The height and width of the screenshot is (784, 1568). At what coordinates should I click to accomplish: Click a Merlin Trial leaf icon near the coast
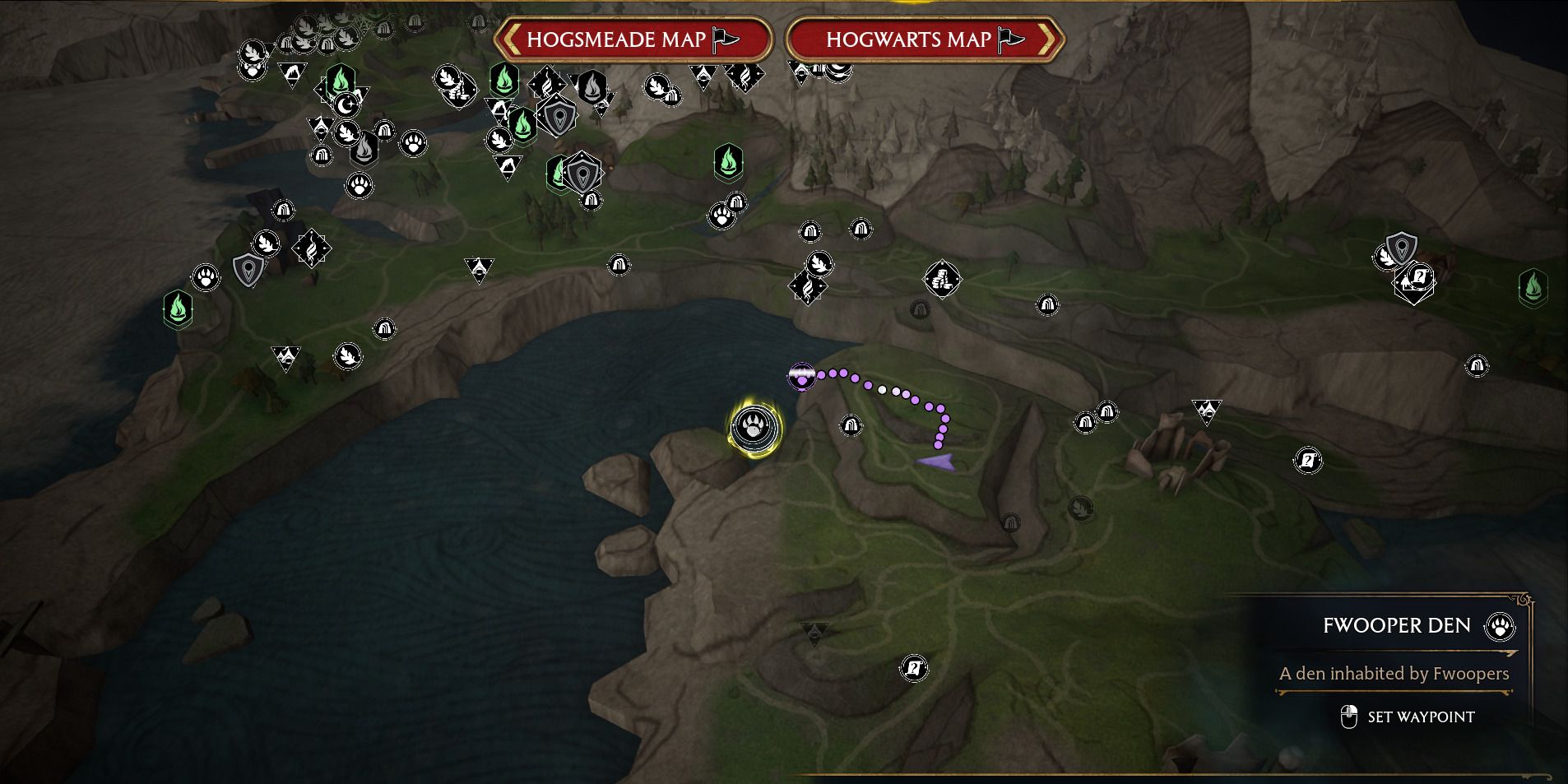265,244
